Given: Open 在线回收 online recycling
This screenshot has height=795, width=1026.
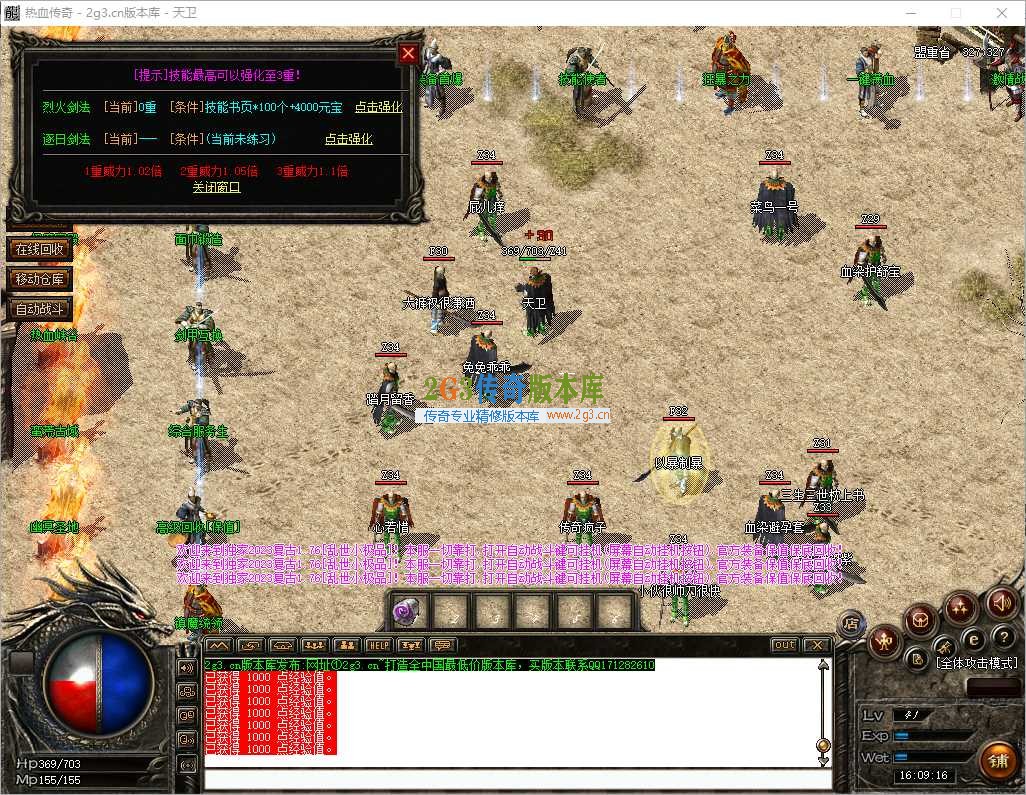Looking at the screenshot, I should pos(40,248).
